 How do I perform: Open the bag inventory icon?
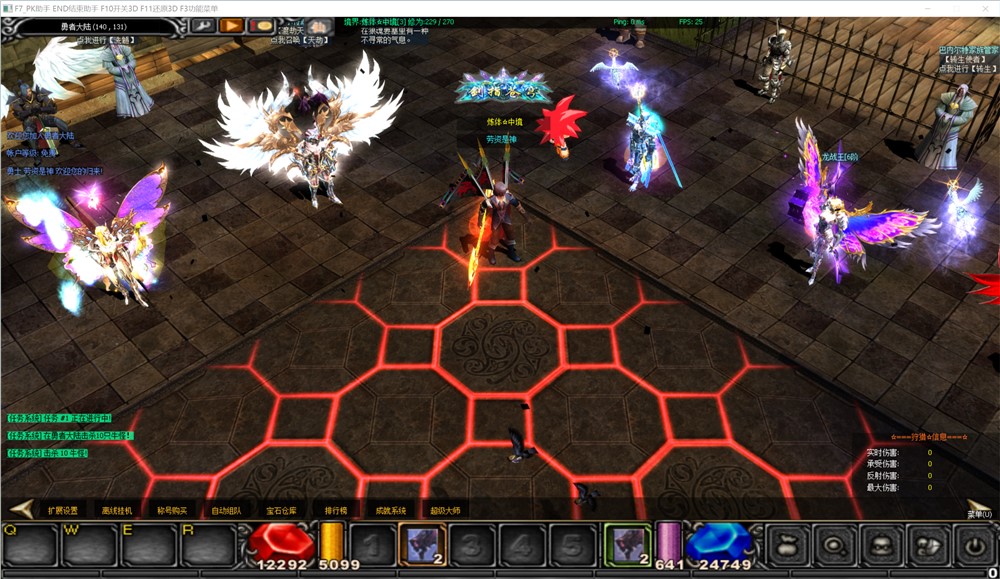787,545
